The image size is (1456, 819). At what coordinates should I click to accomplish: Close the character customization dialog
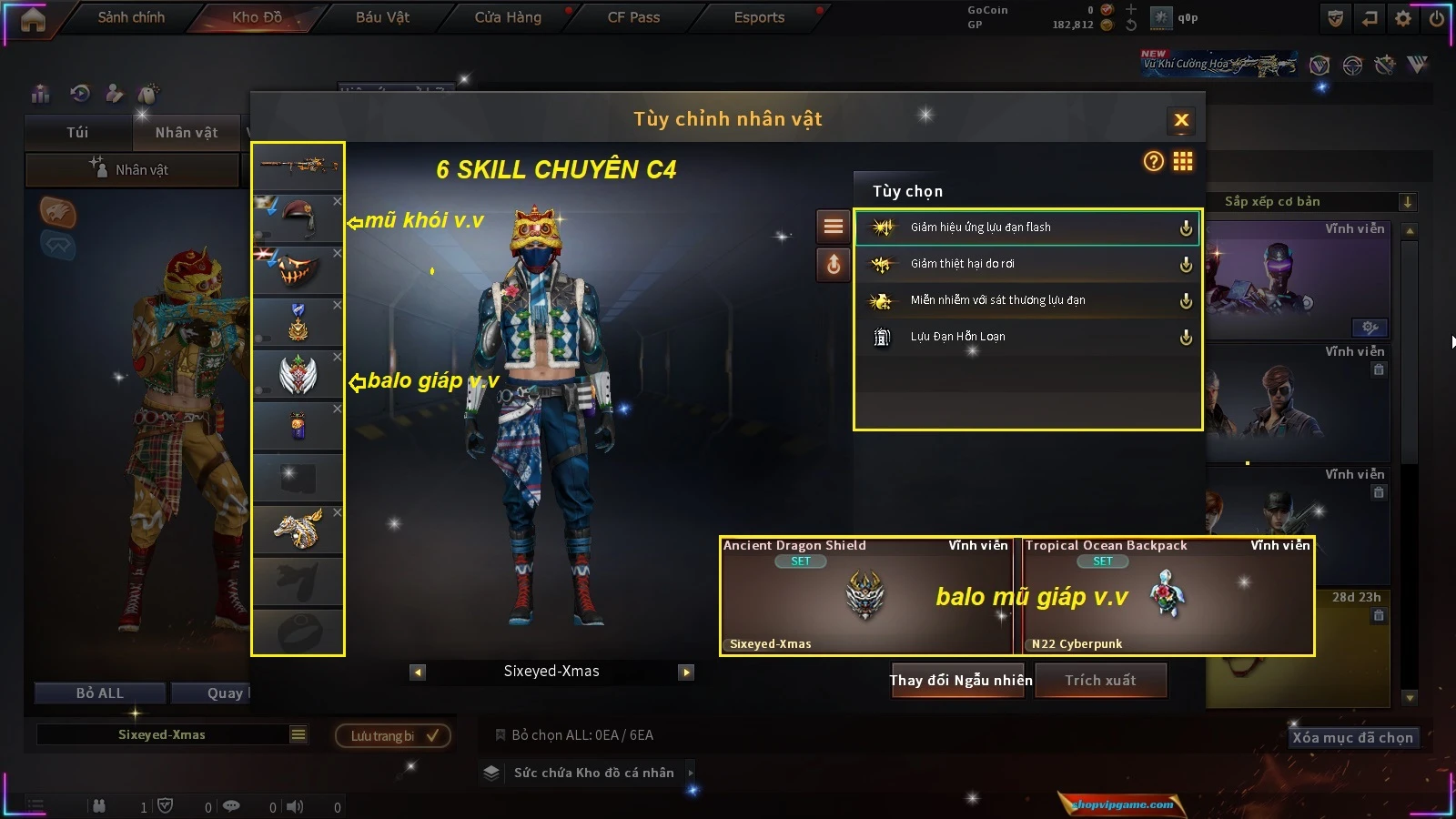pos(1181,120)
